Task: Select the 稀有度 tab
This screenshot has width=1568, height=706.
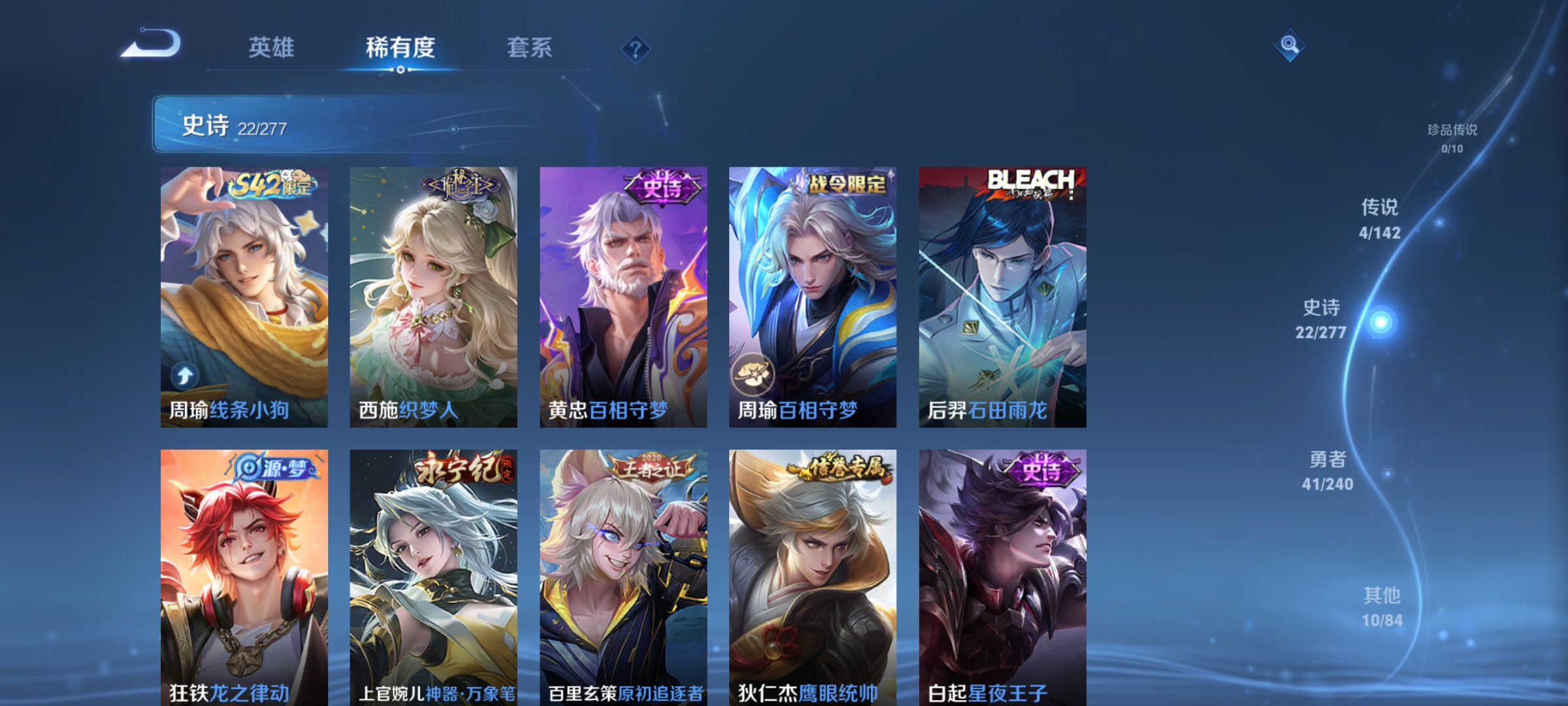Action: click(x=399, y=48)
